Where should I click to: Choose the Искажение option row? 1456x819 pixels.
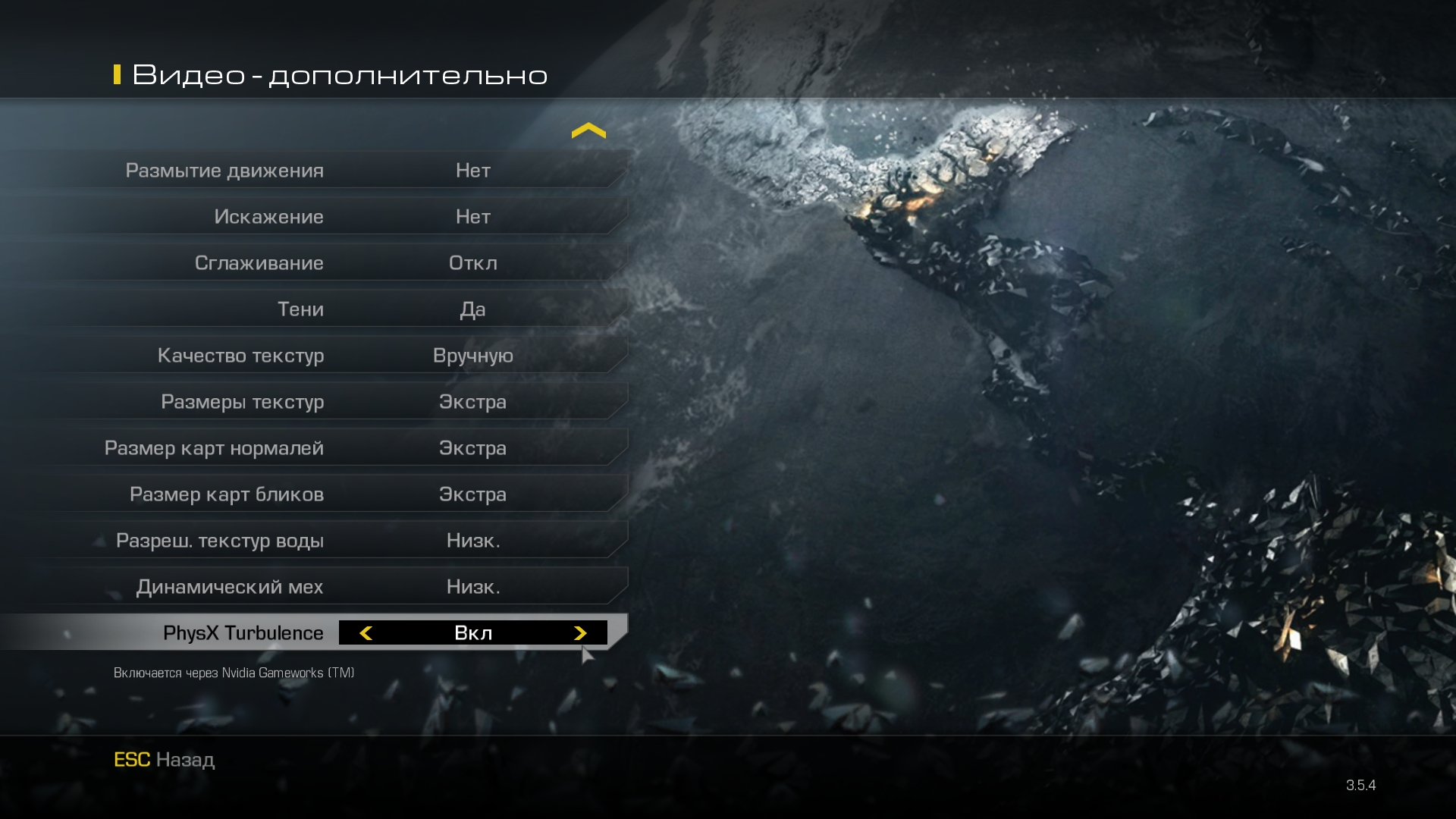click(x=315, y=216)
